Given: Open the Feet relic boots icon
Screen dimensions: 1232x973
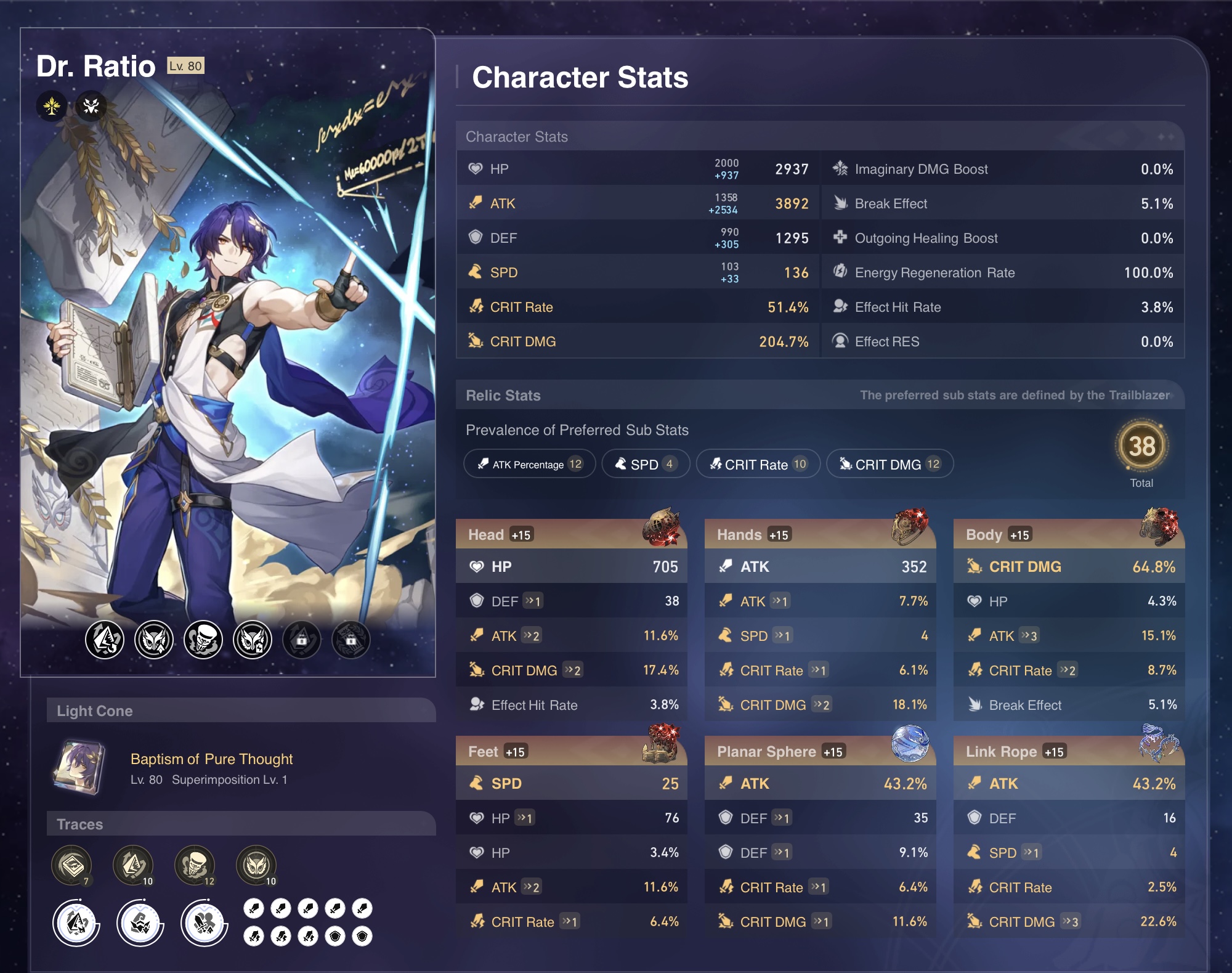Looking at the screenshot, I should (662, 744).
